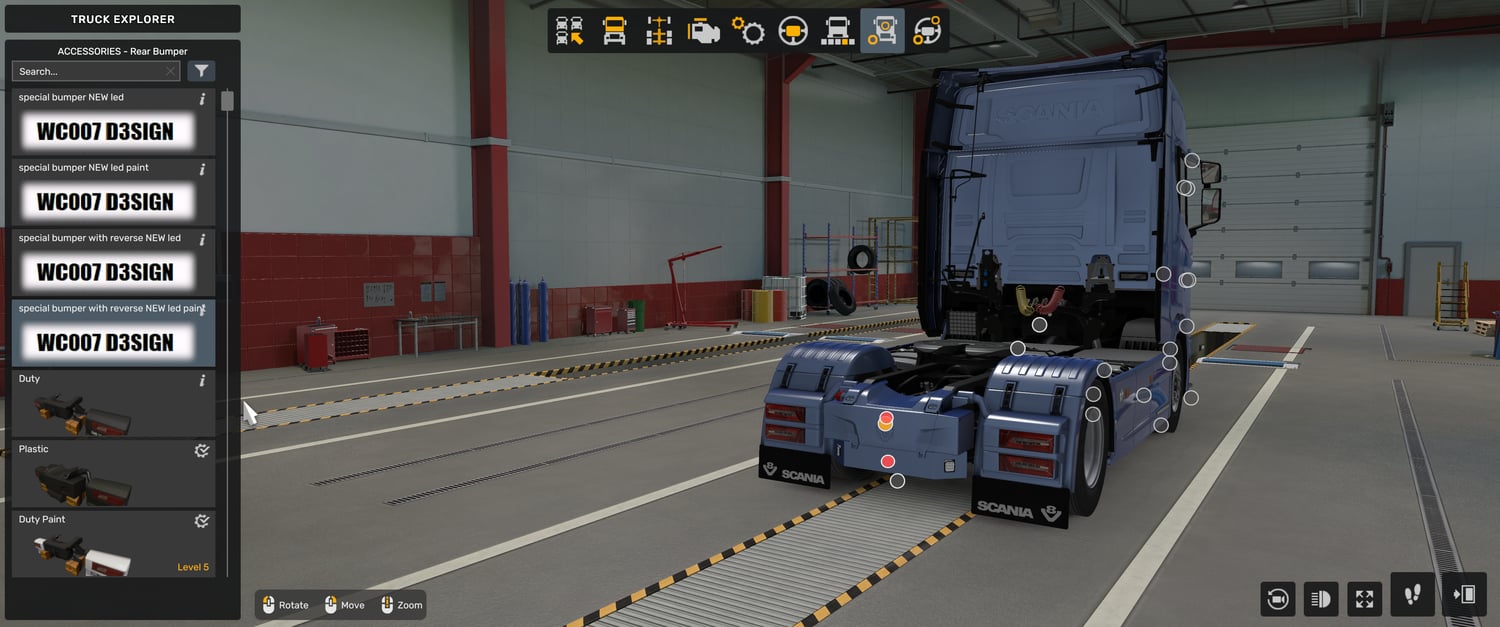
Task: Open the truck selection icon with arrow
Action: click(570, 31)
